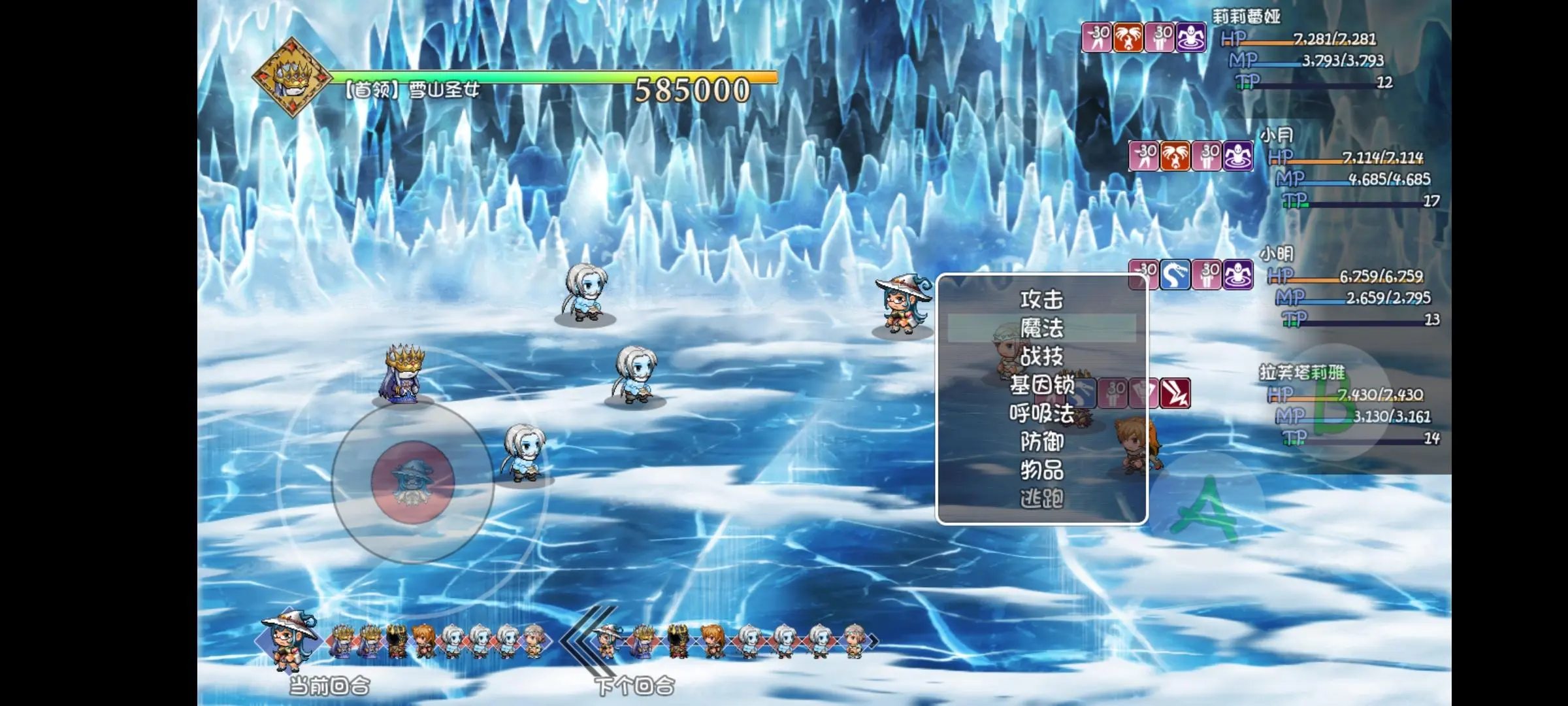
Task: Select 攻击 from the battle command menu
Action: coord(1041,300)
